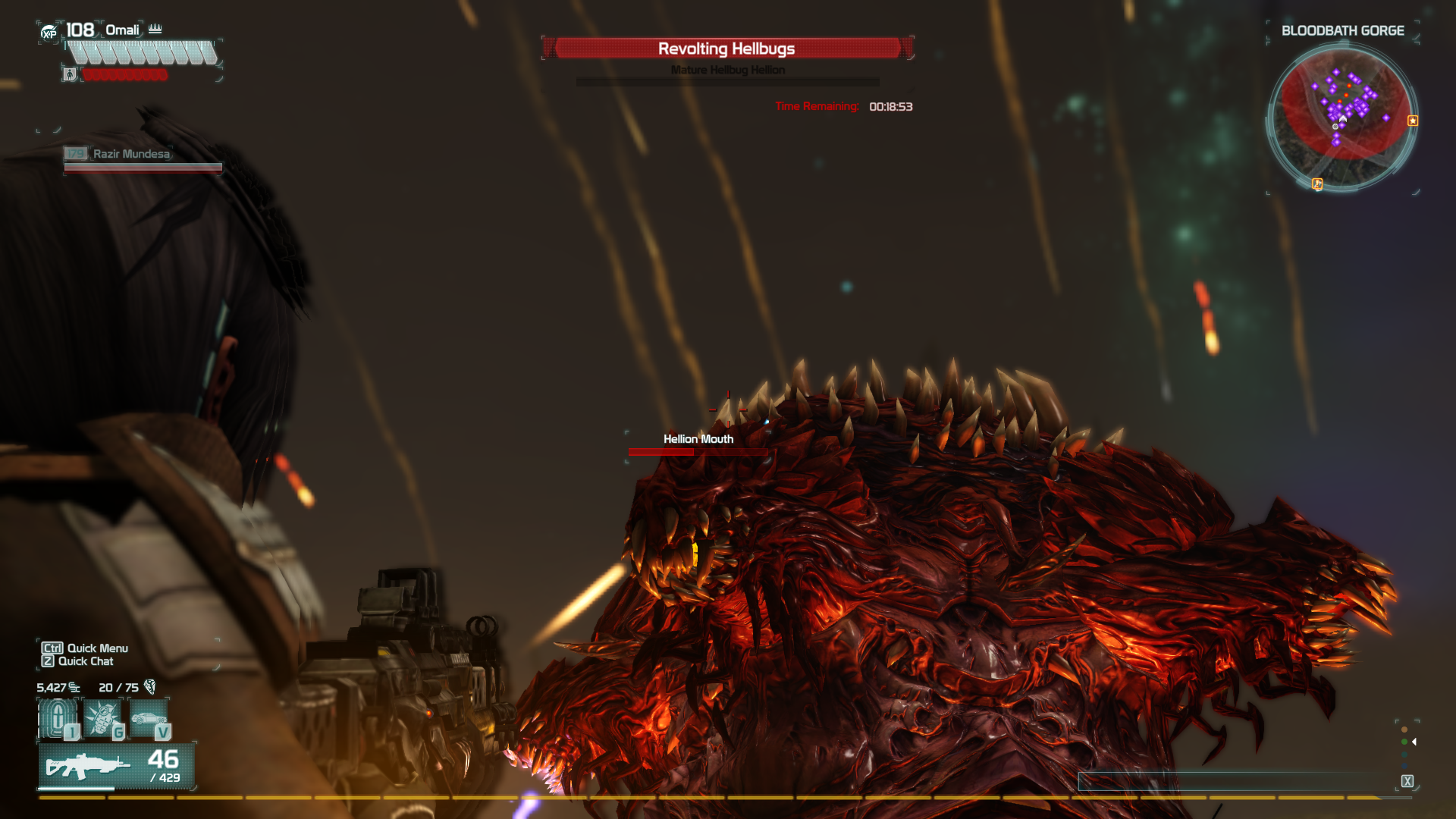
Task: Activate the EGO power ability icon
Action: [x=58, y=717]
